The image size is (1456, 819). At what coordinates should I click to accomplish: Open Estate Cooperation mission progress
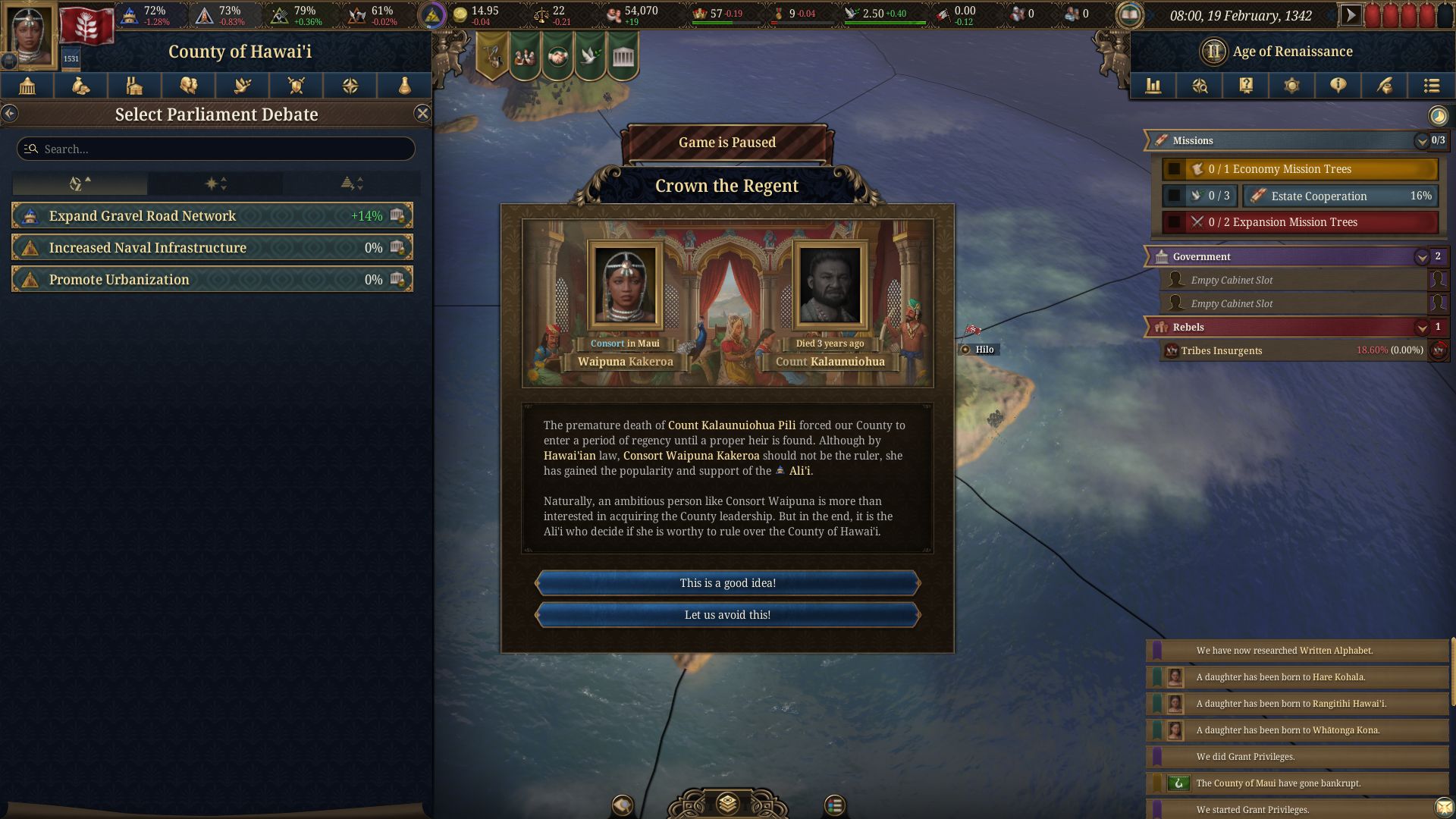point(1341,196)
